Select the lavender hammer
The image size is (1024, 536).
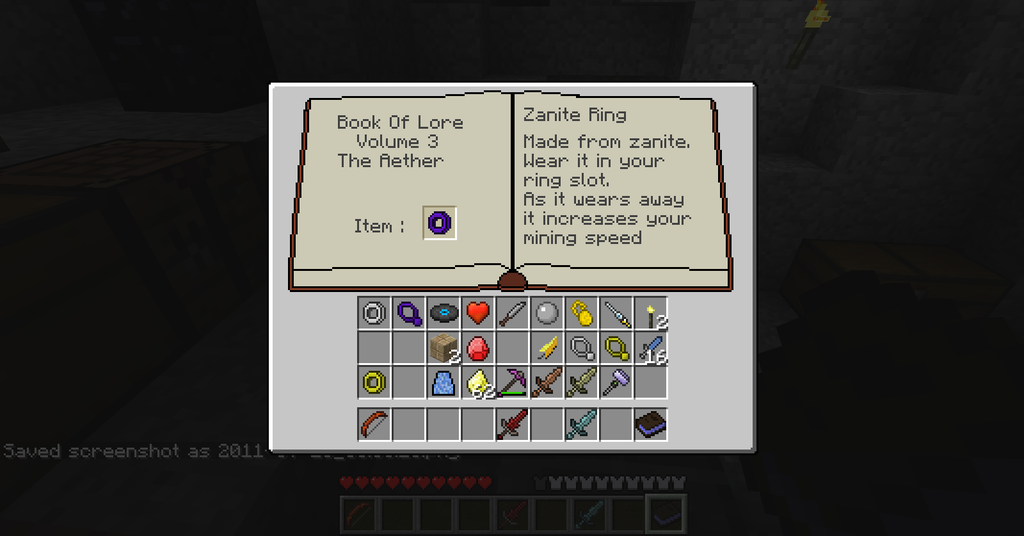click(x=615, y=382)
